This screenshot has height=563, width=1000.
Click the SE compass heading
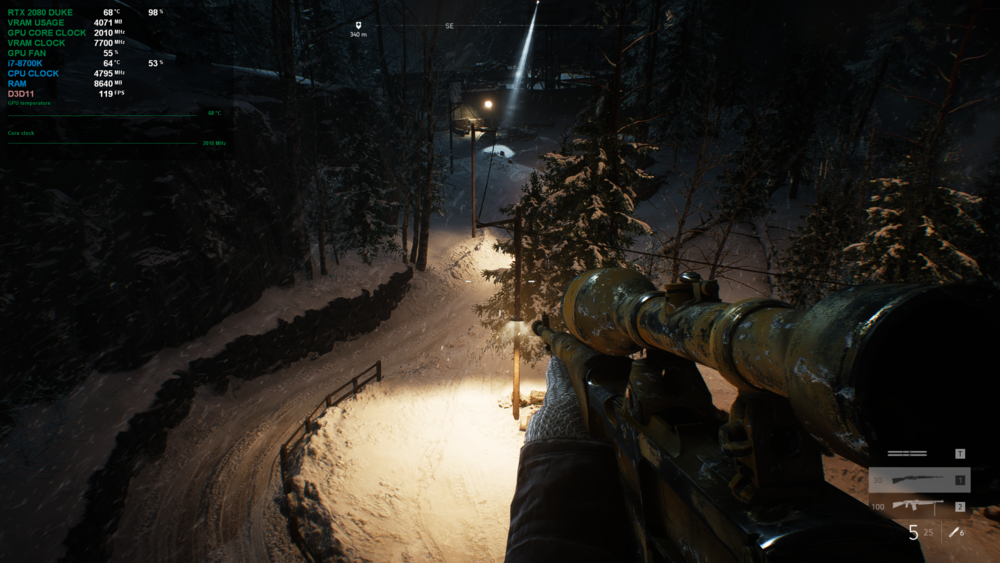449,25
